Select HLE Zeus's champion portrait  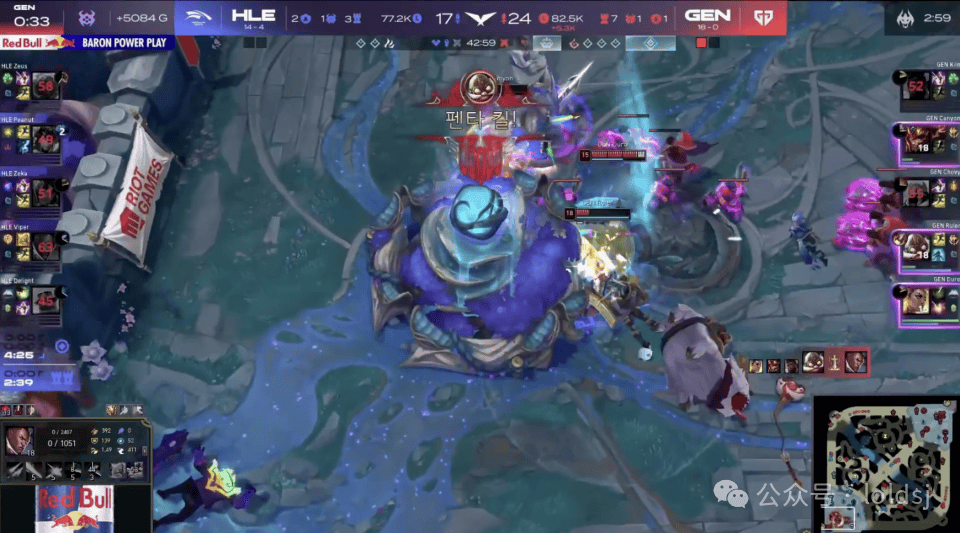click(x=44, y=87)
